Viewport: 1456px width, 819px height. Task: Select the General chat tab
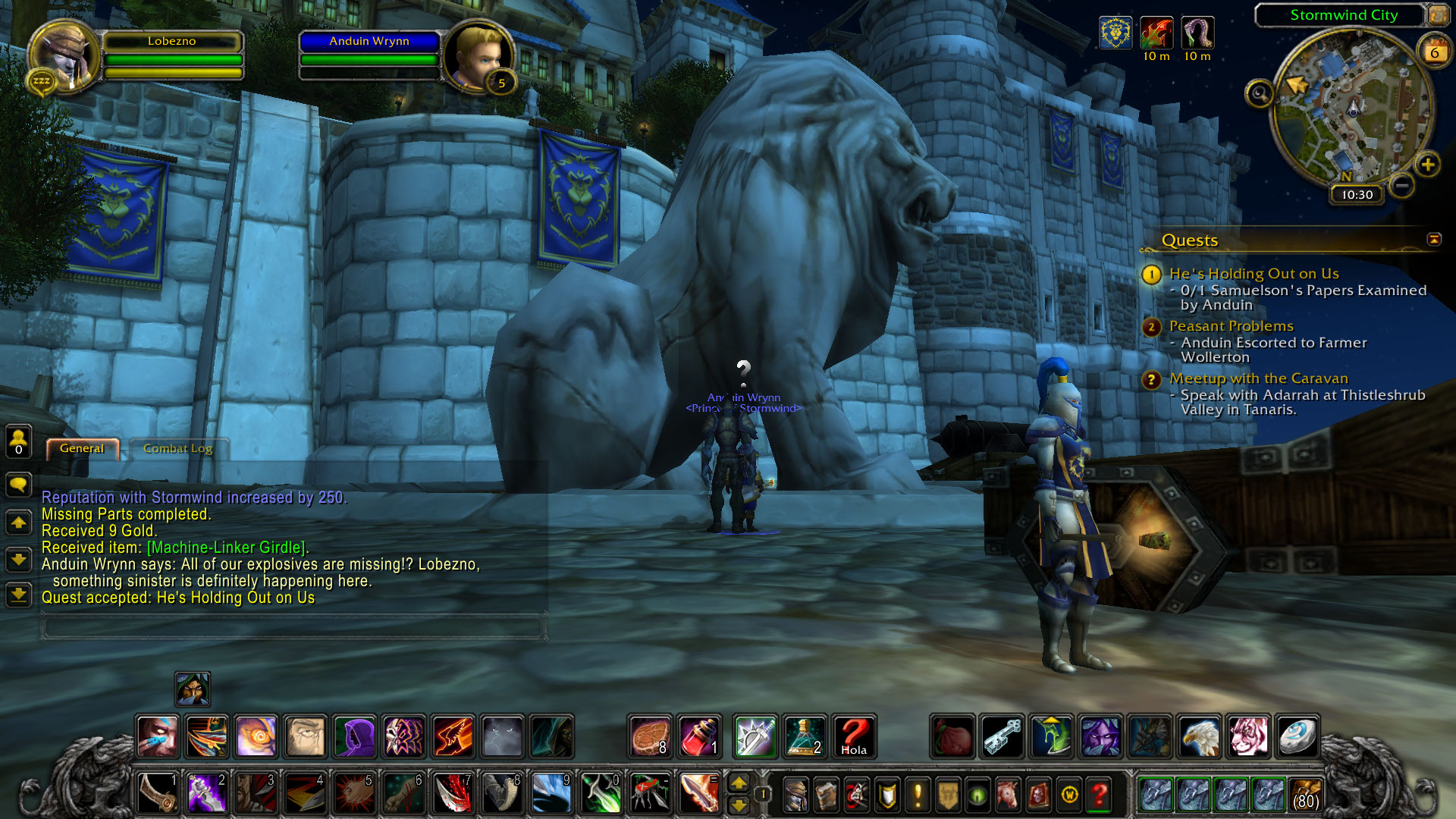tap(82, 448)
